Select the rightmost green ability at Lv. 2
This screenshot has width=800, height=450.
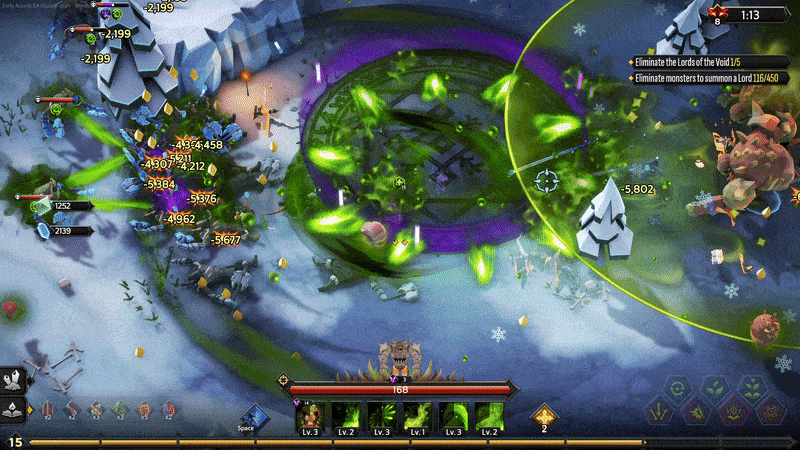point(488,416)
